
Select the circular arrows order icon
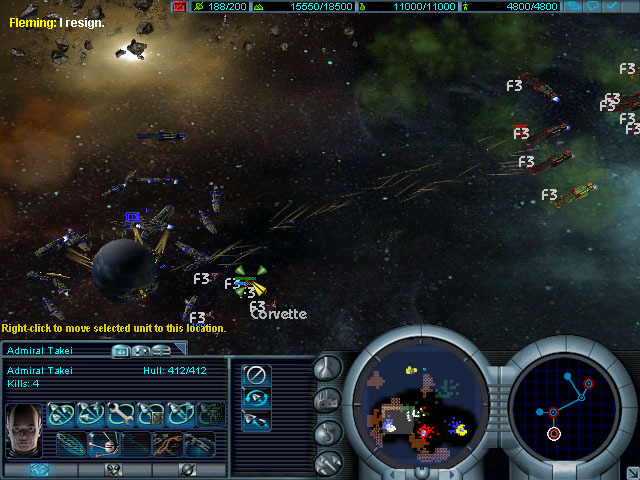tap(257, 397)
